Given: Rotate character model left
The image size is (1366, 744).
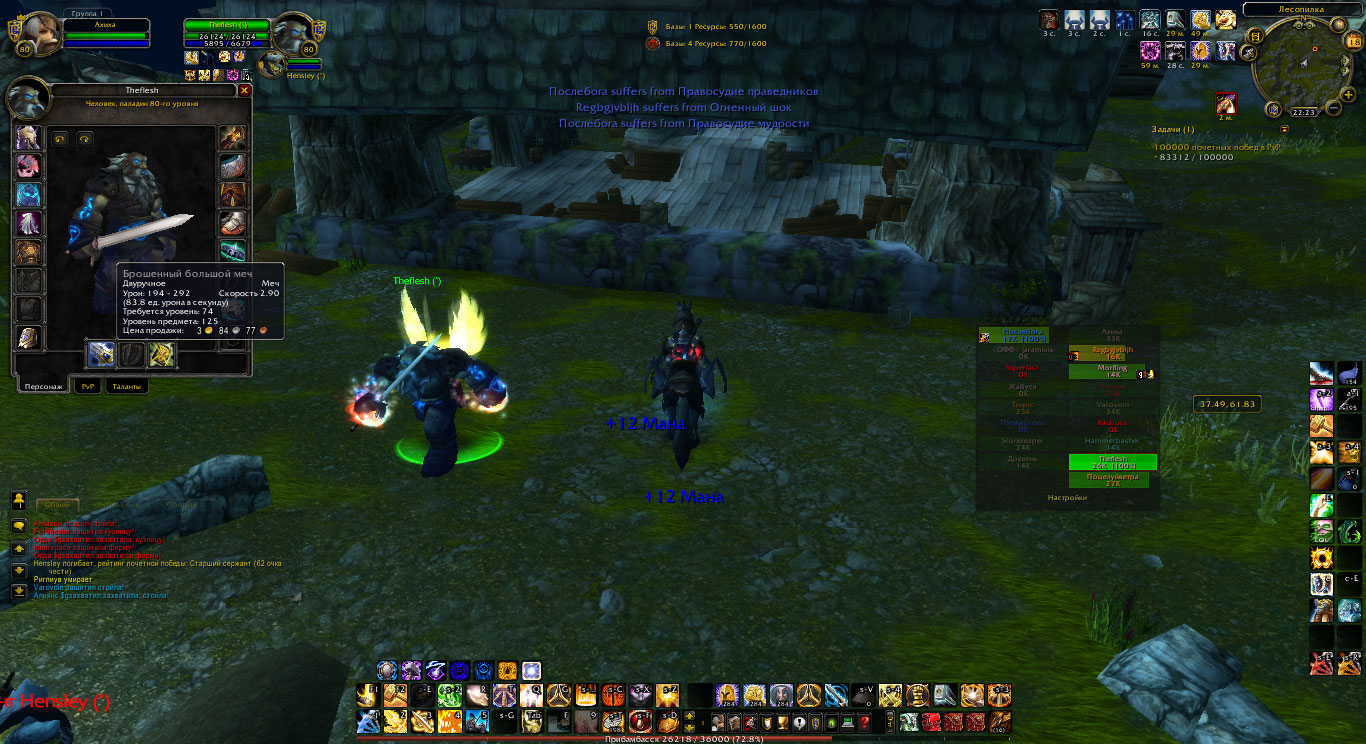Looking at the screenshot, I should [x=60, y=138].
